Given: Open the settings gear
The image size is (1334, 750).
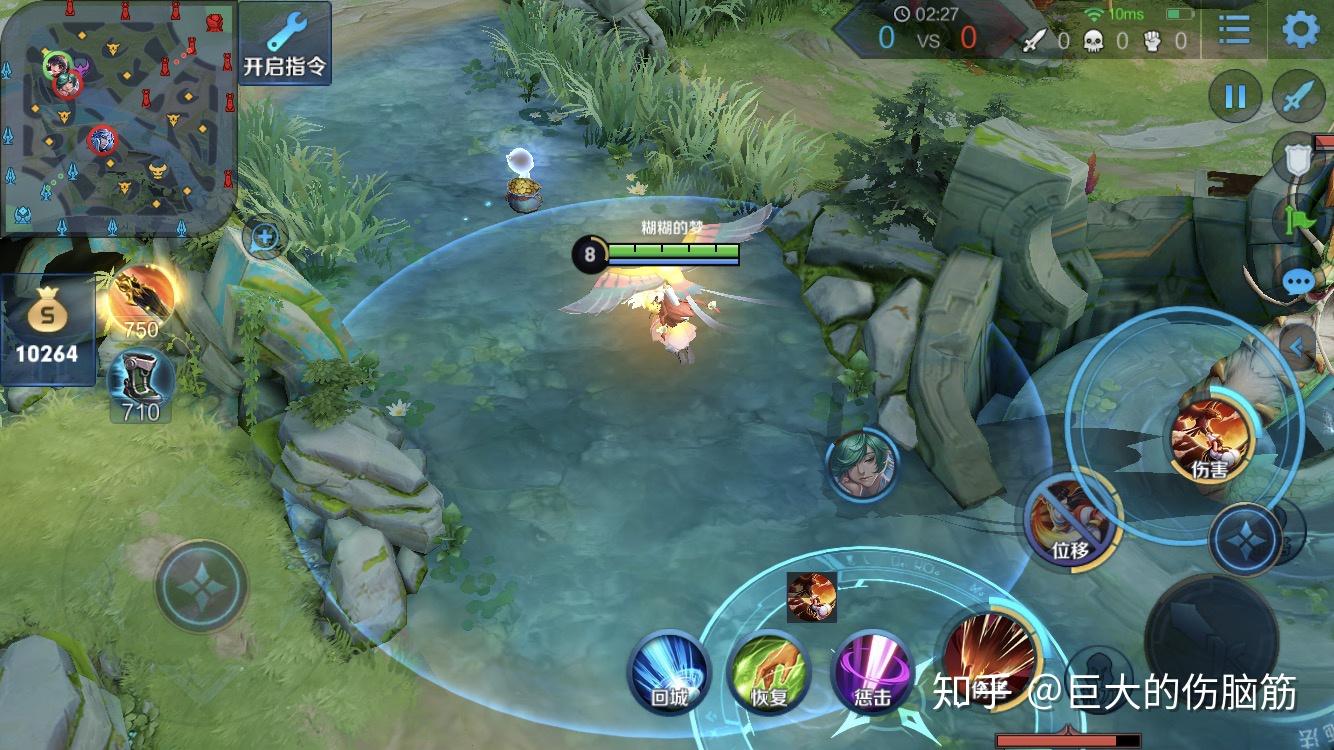Looking at the screenshot, I should click(1300, 30).
